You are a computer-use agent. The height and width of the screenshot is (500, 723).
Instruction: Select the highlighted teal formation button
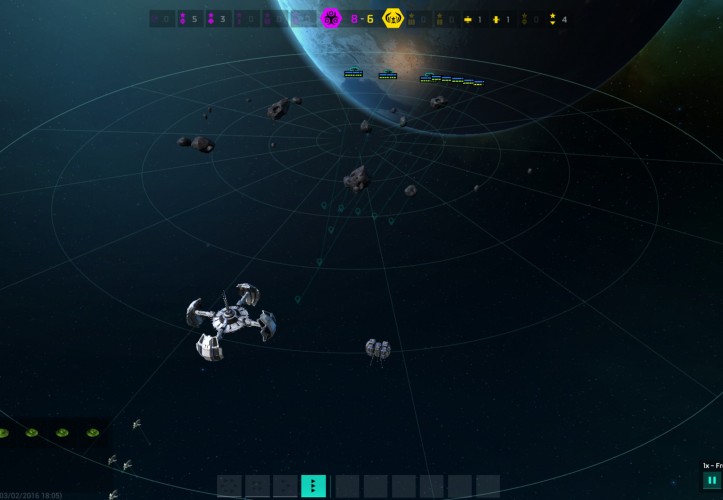click(313, 486)
